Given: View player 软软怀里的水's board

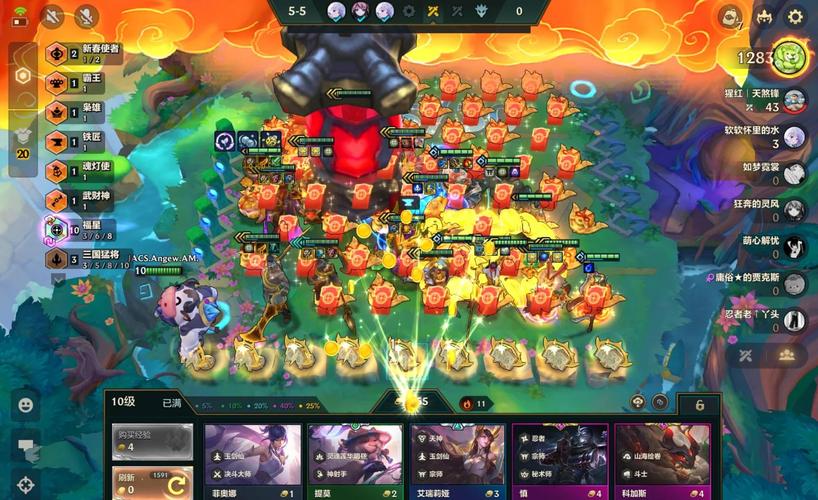Looking at the screenshot, I should [794, 137].
